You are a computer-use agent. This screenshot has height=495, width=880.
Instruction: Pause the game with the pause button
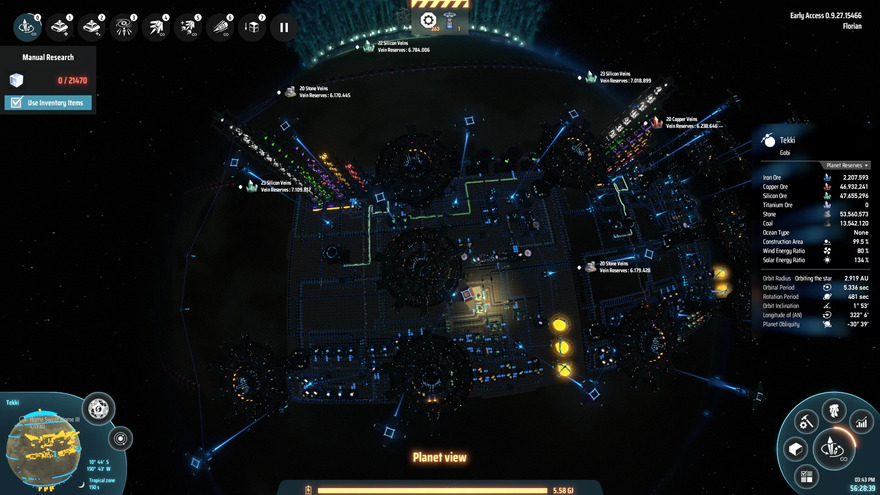pyautogui.click(x=284, y=27)
